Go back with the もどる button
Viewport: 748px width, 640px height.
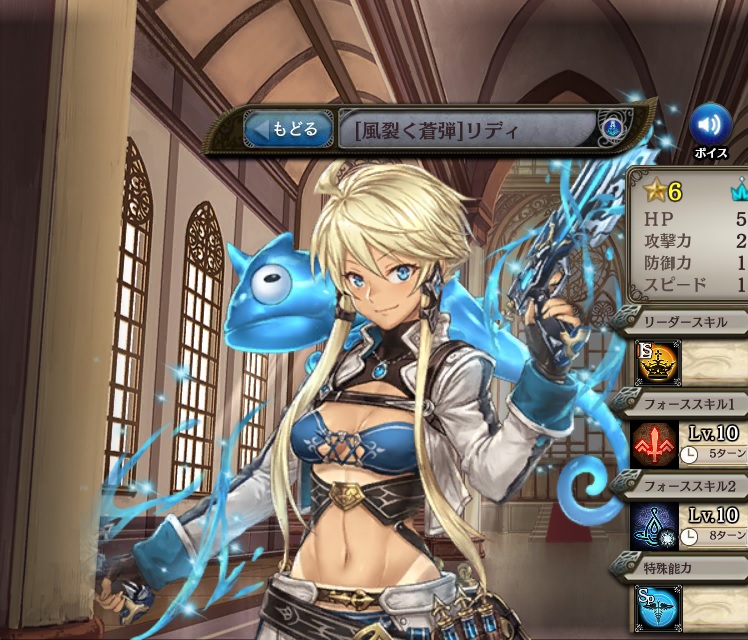pos(287,129)
